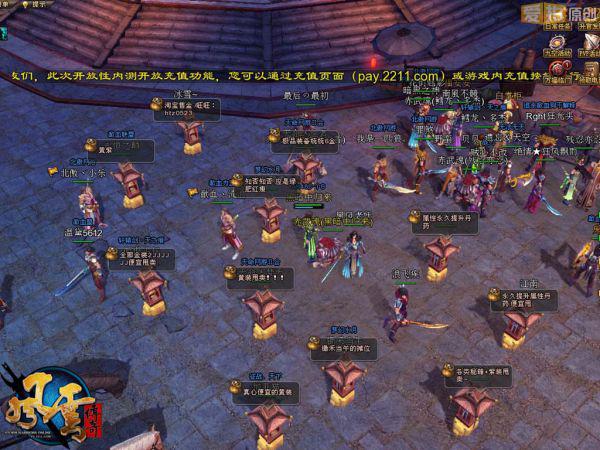Open the 淘宝售金 旺旺 stall sign
600x450 pixels.
(x=183, y=108)
